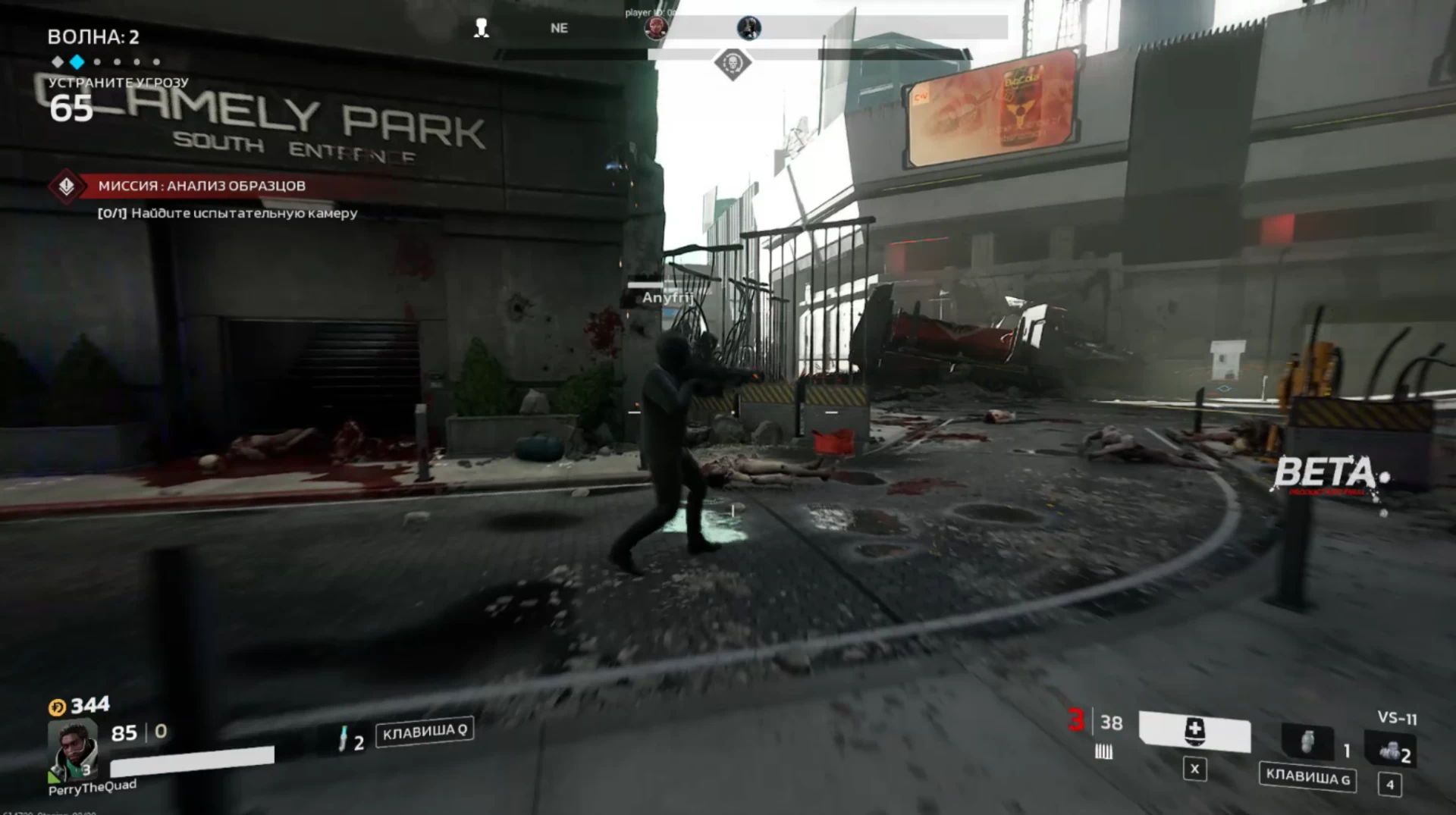This screenshot has width=1456, height=815.
Task: Use the healing syringe icon
Action: (x=343, y=738)
